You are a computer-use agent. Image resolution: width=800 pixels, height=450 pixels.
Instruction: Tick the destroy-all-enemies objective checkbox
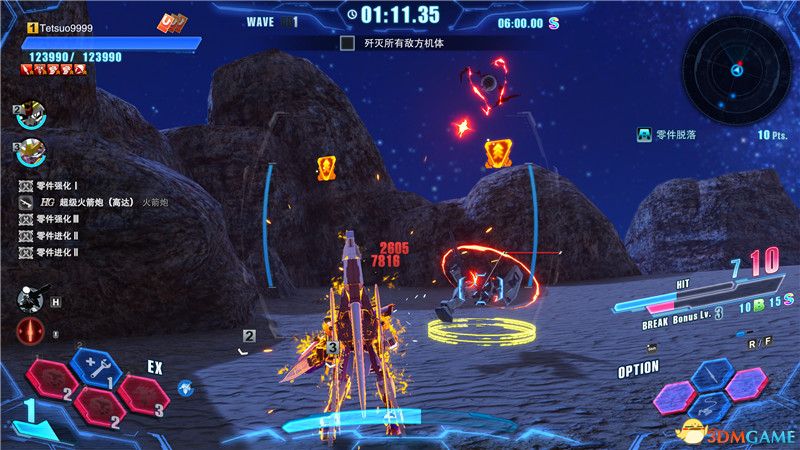347,44
